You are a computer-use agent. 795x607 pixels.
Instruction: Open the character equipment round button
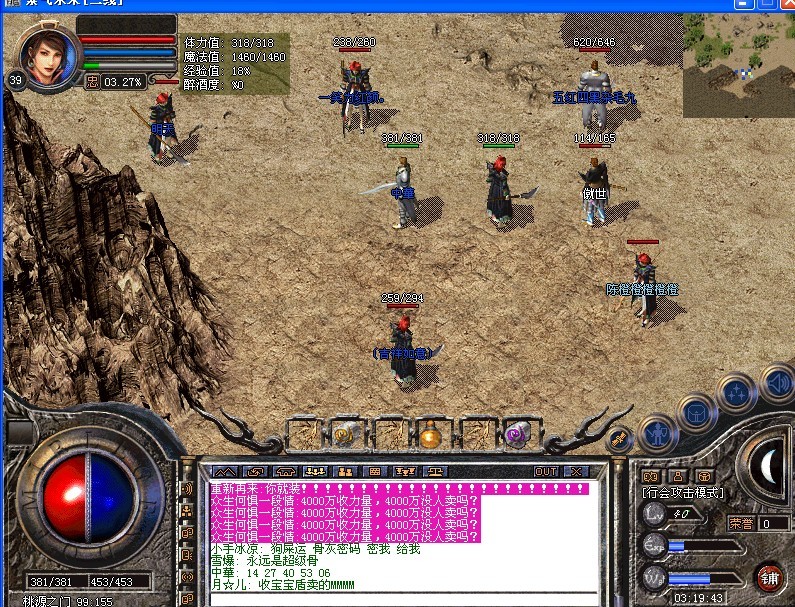(x=657, y=433)
